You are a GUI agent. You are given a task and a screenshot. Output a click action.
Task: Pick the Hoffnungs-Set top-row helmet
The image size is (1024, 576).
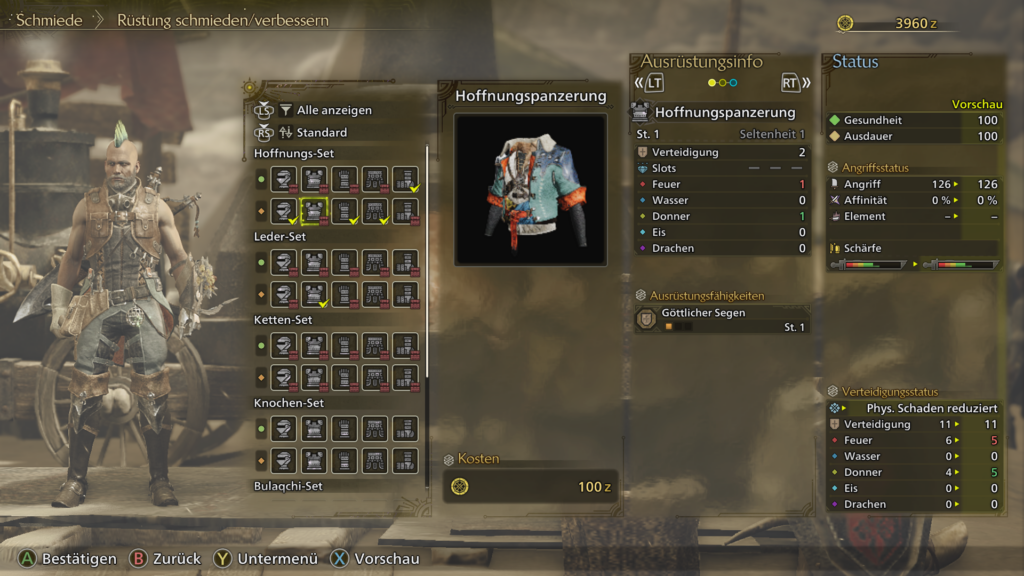(x=285, y=179)
